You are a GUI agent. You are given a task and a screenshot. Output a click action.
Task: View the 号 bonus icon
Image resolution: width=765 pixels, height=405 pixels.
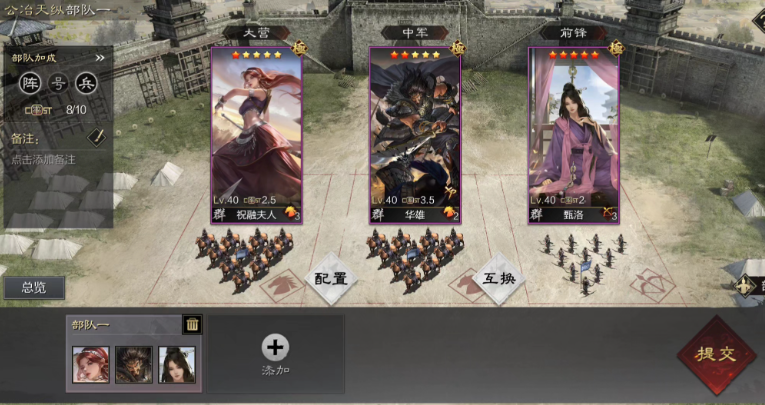pyautogui.click(x=59, y=83)
